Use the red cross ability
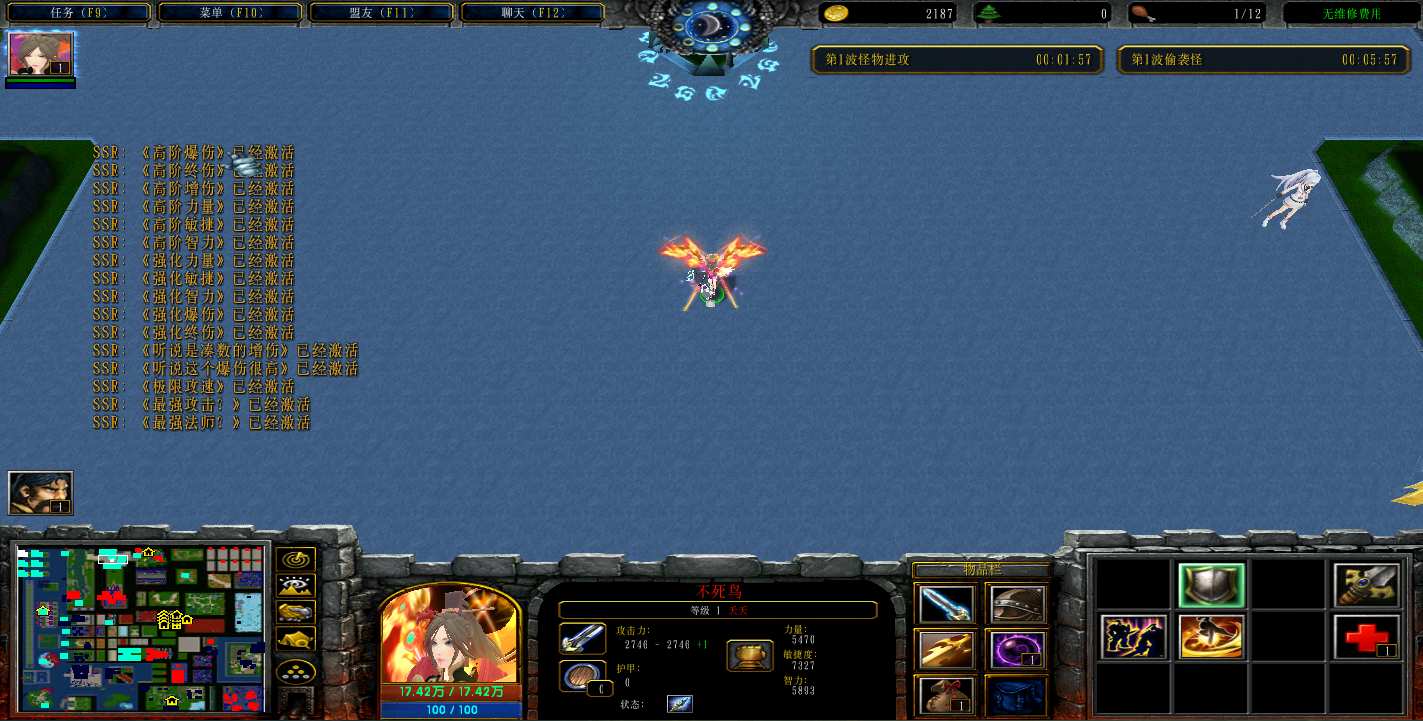This screenshot has height=721, width=1423. 1366,637
